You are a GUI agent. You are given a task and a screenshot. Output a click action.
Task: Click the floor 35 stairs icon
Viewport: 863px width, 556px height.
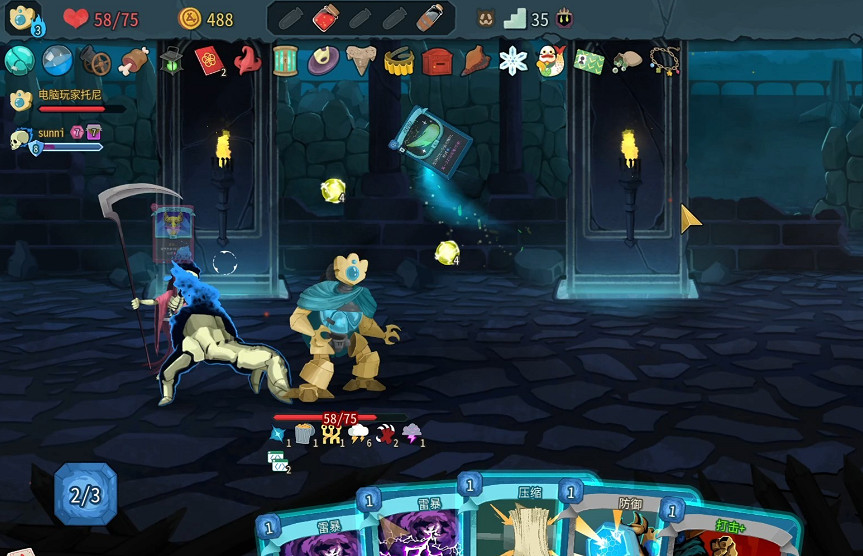click(x=514, y=18)
